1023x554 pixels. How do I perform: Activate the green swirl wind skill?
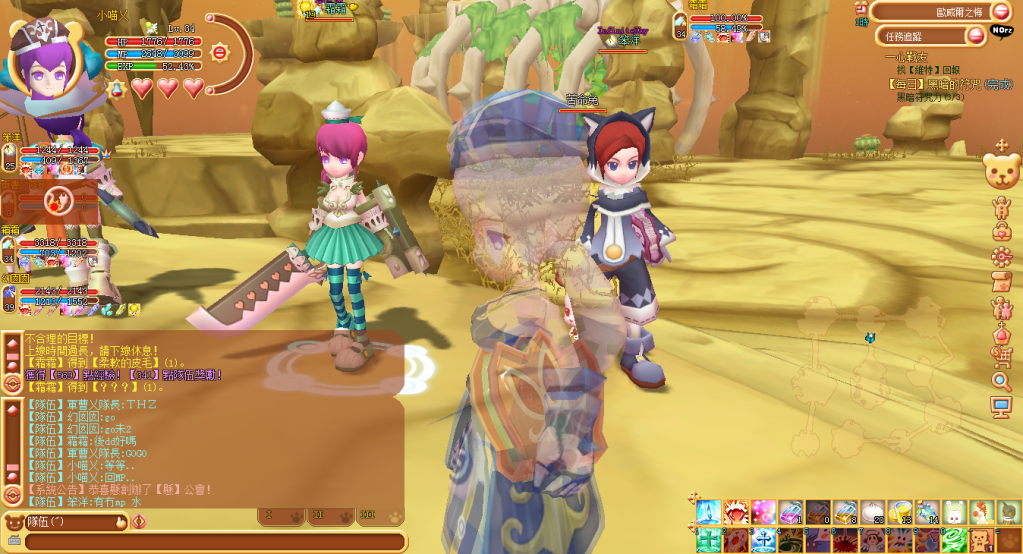(953, 540)
